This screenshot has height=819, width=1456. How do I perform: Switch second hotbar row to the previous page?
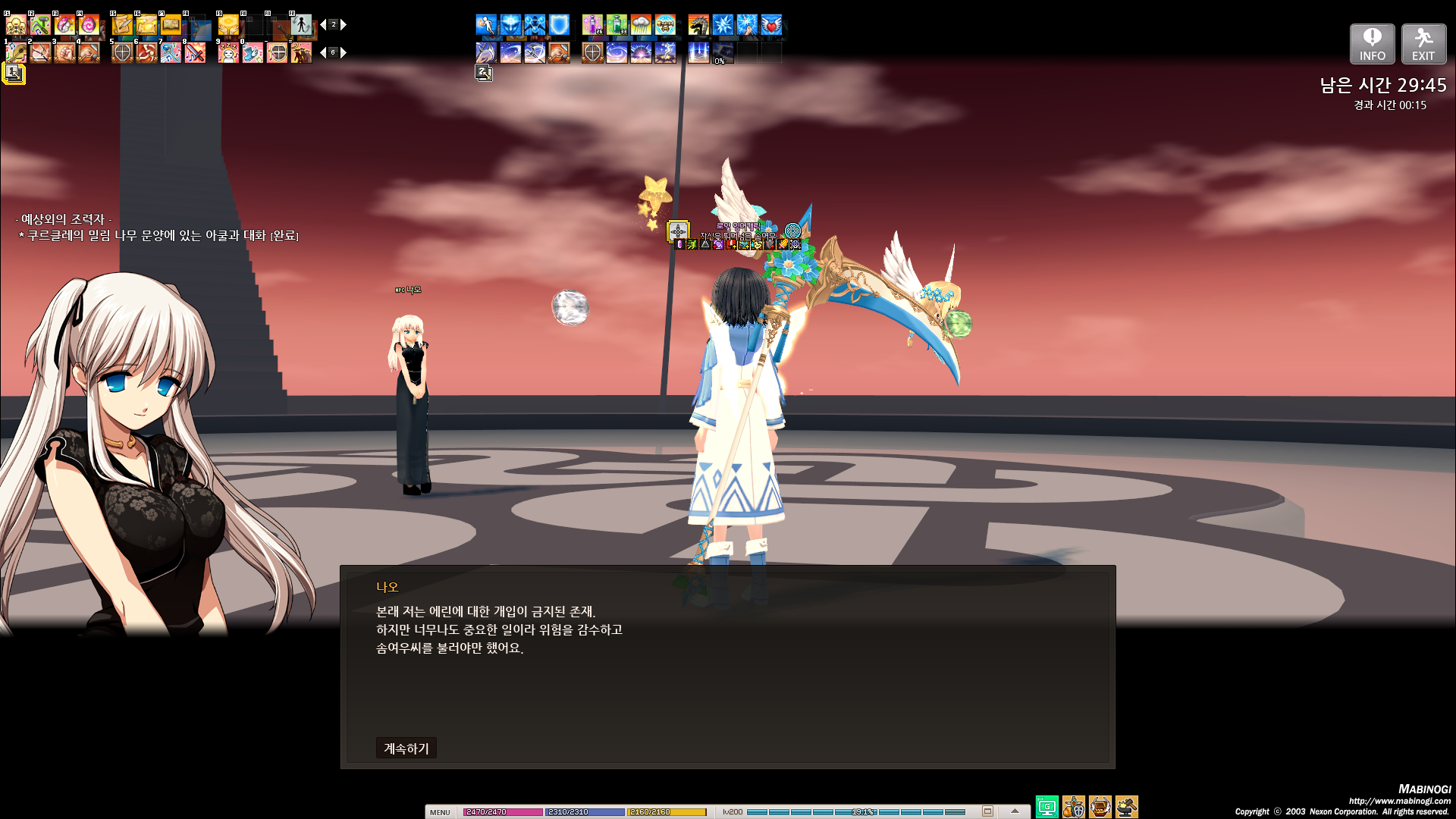click(323, 52)
